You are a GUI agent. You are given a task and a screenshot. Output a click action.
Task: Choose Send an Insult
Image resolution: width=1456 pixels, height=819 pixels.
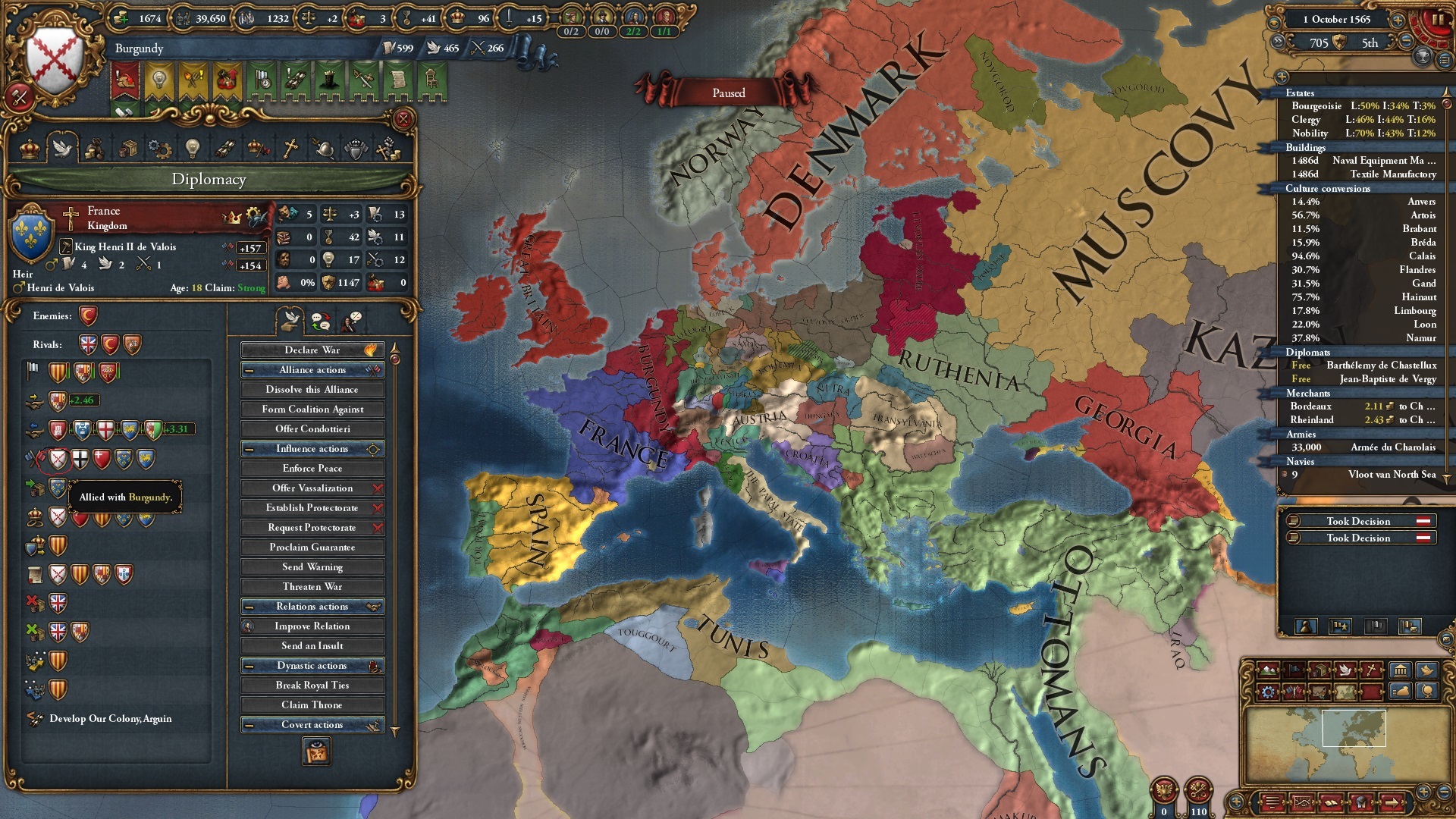[x=312, y=646]
